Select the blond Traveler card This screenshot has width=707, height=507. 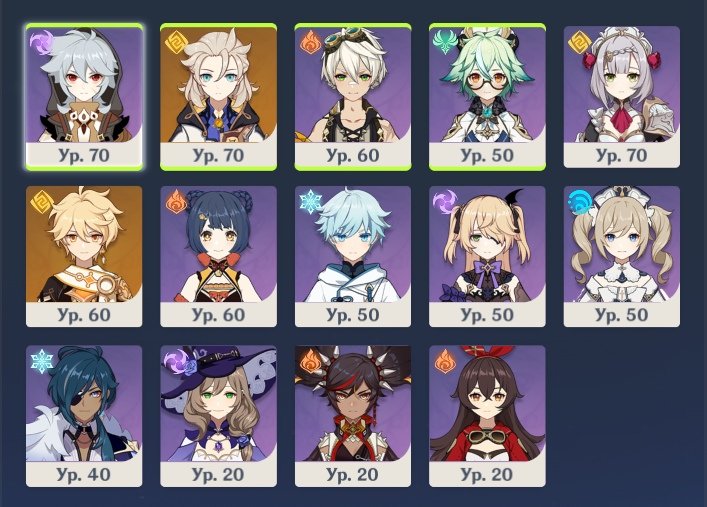(x=84, y=256)
